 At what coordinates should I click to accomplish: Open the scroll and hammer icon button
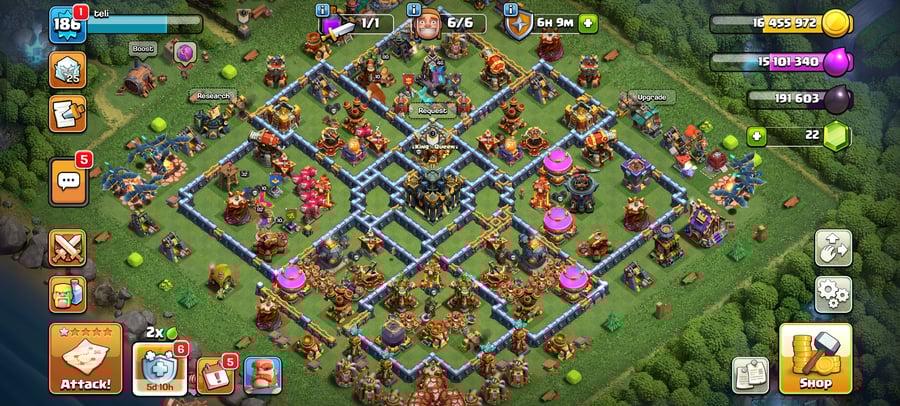coord(67,113)
